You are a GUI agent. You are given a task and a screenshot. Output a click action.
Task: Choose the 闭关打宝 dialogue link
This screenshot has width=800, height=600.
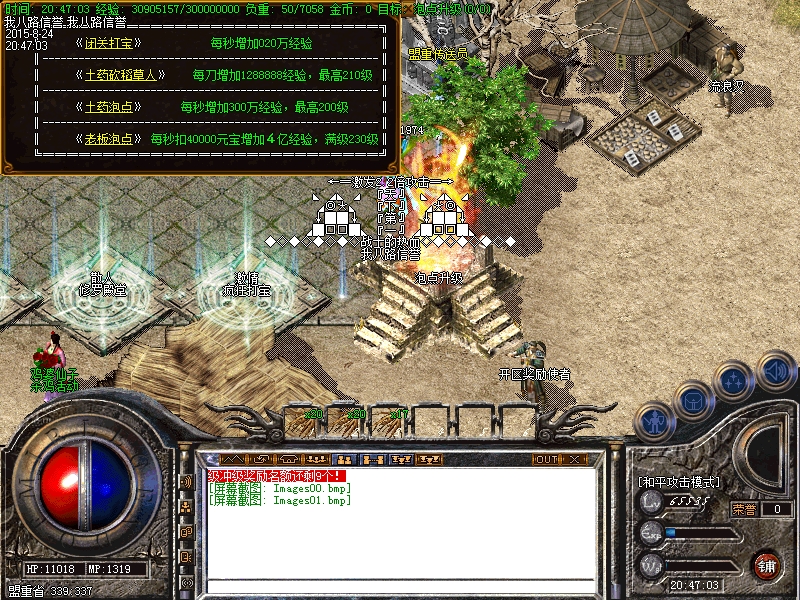[108, 44]
